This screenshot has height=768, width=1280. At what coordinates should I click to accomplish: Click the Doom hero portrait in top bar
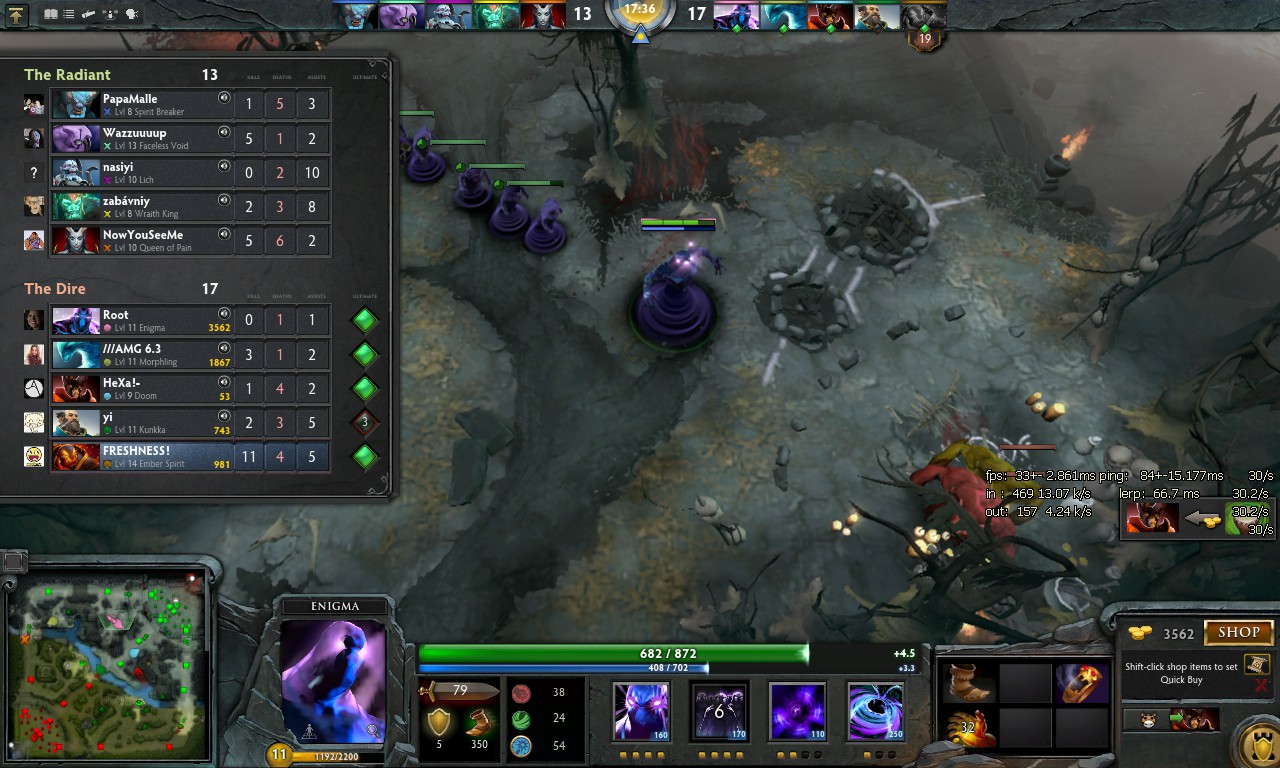tap(830, 16)
